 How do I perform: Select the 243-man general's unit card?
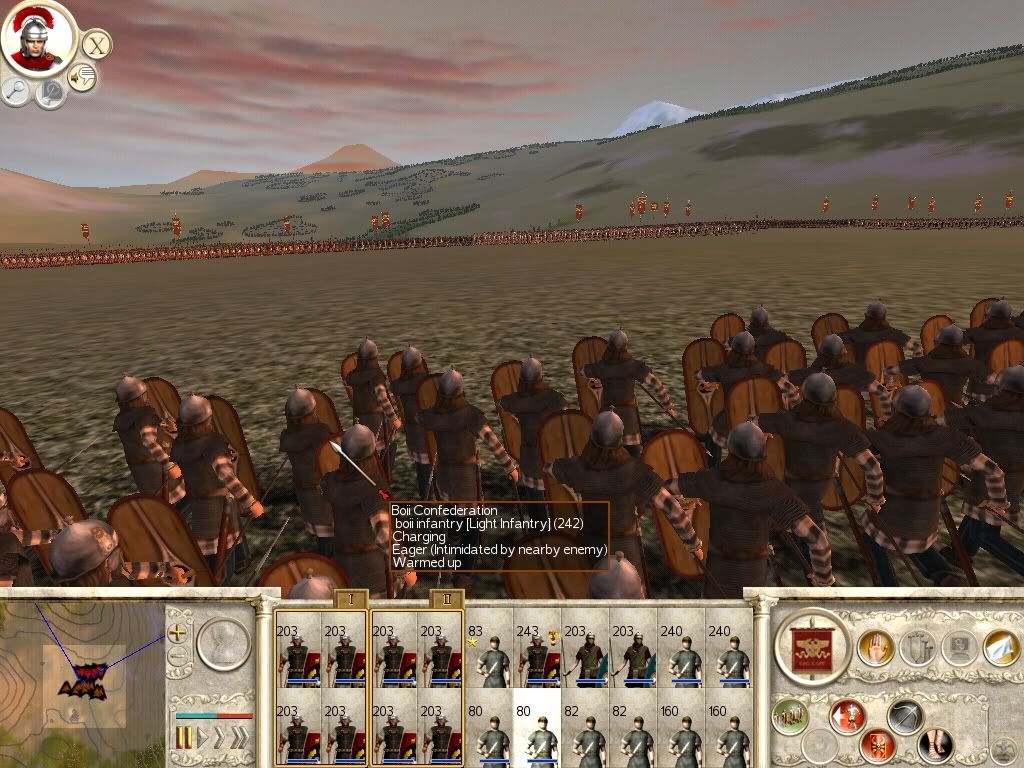[537, 656]
